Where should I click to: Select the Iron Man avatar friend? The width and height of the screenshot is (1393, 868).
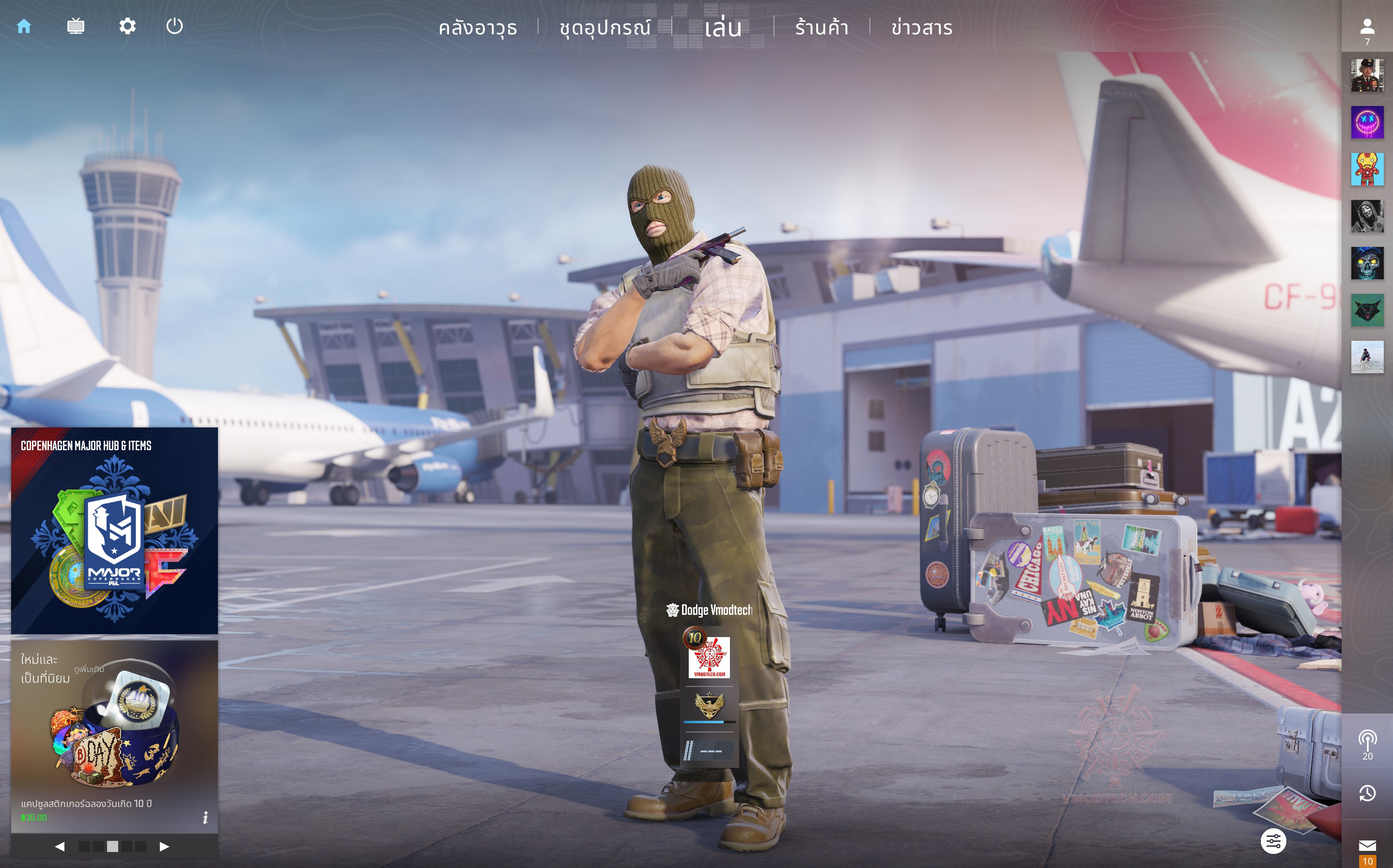[1367, 169]
